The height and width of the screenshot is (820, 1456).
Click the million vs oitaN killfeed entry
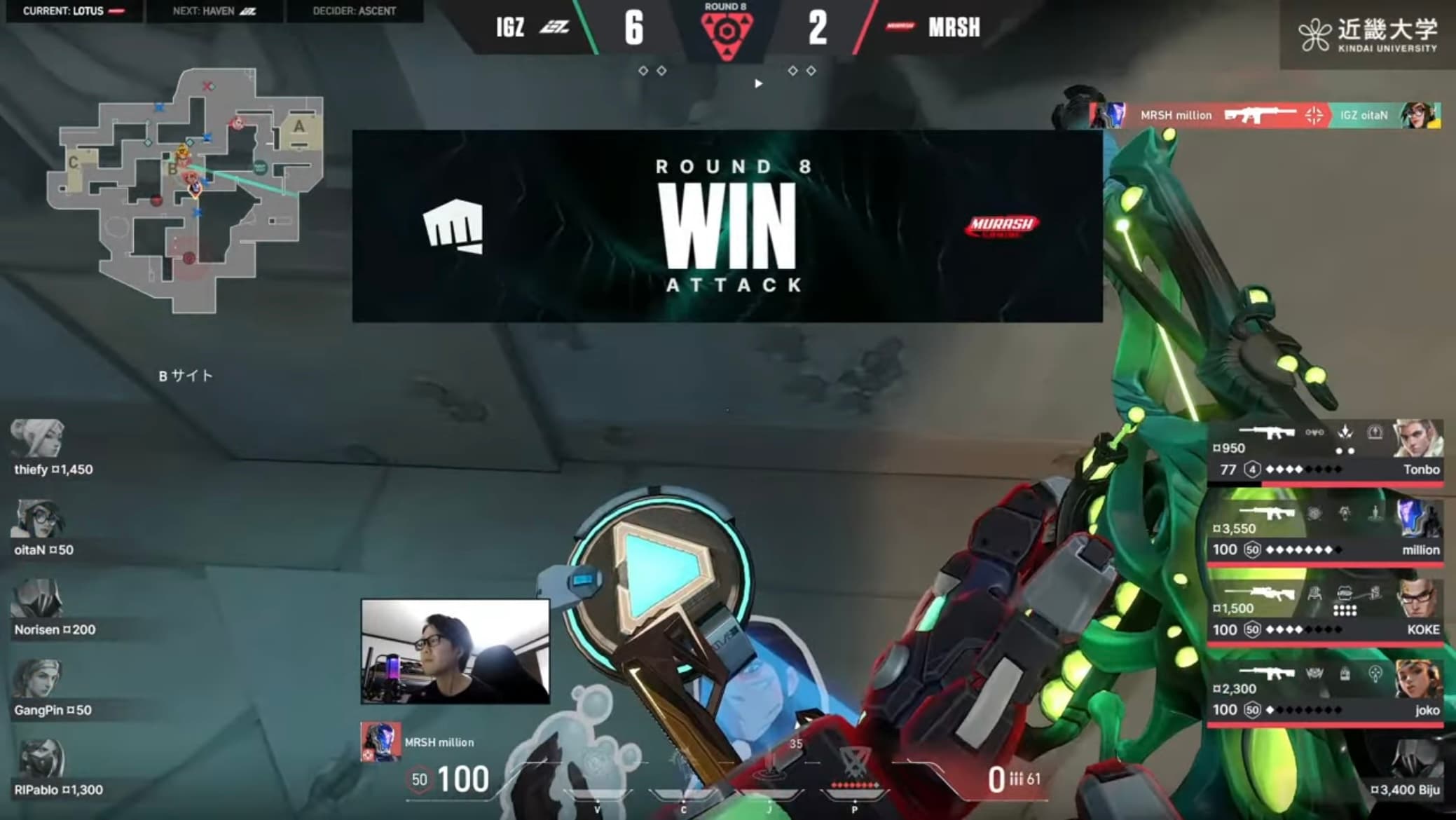pyautogui.click(x=1265, y=116)
